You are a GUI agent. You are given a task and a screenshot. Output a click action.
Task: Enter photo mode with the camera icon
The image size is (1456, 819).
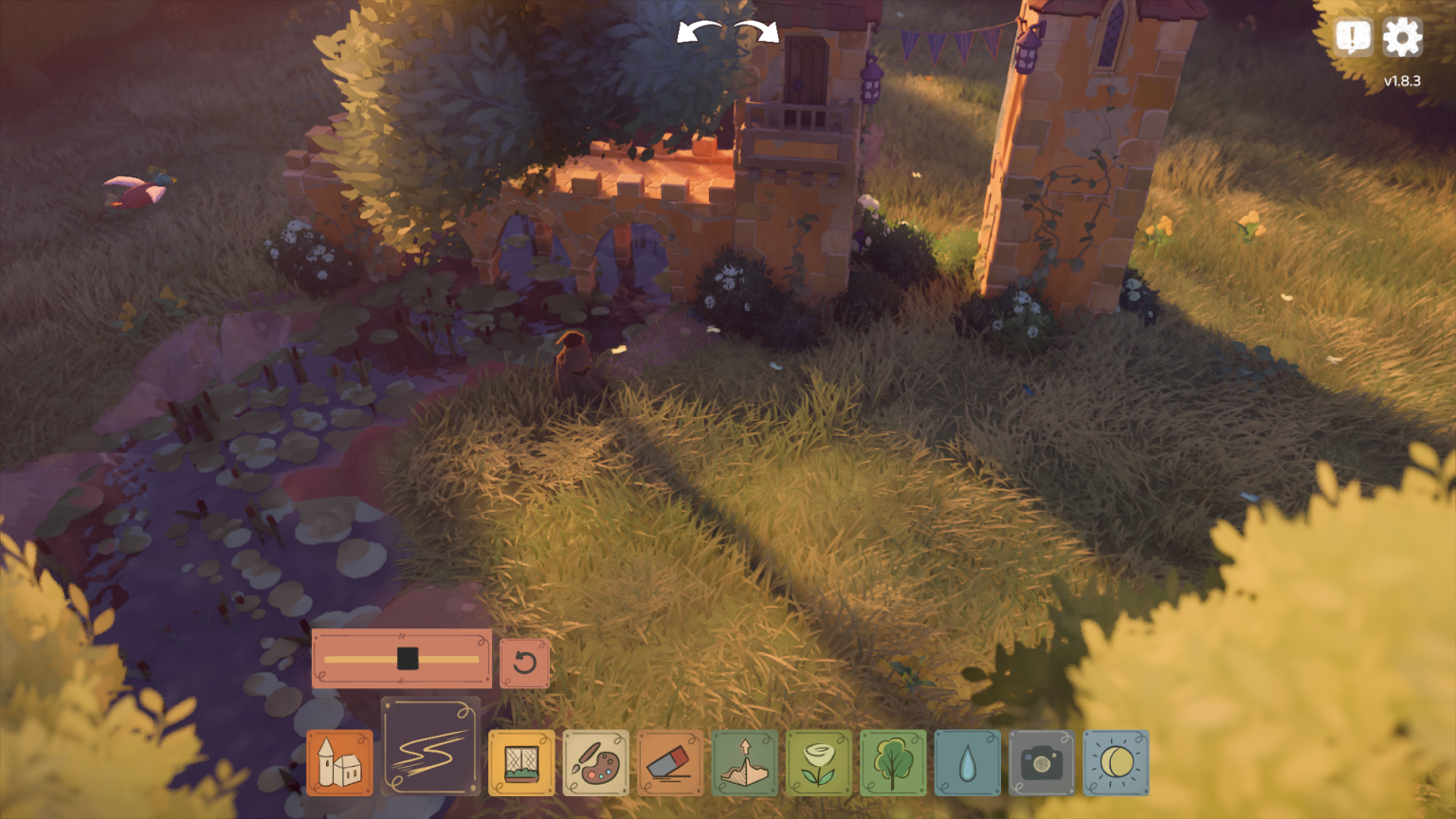(x=1041, y=763)
